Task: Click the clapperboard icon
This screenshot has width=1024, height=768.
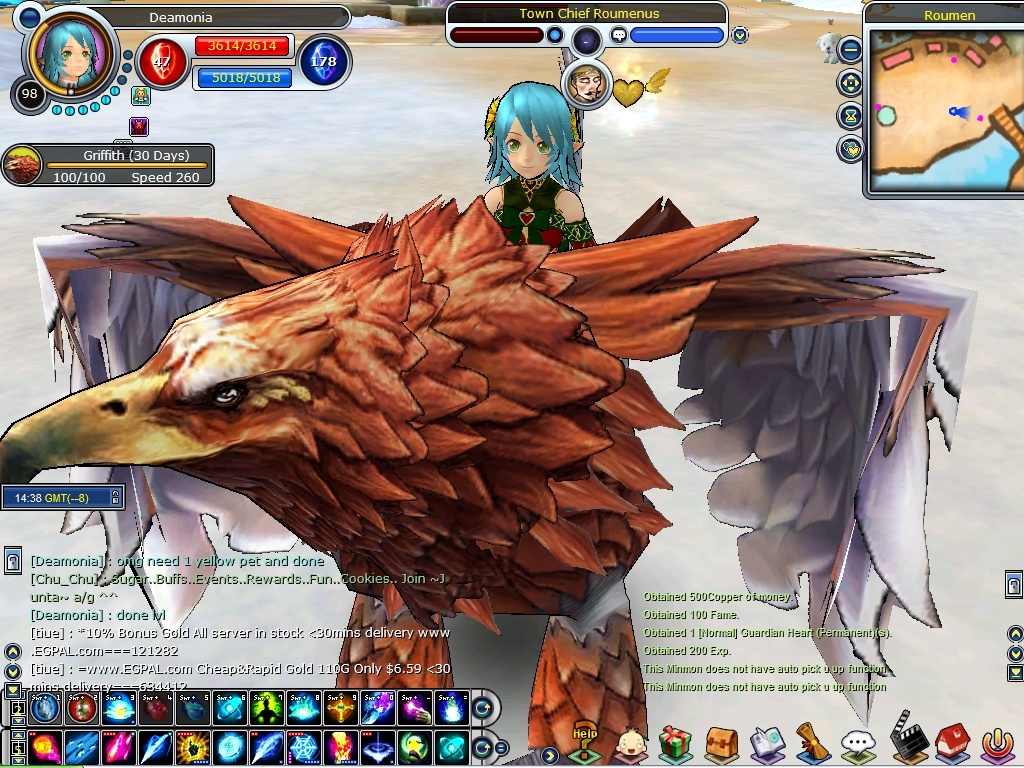Action: [x=905, y=738]
